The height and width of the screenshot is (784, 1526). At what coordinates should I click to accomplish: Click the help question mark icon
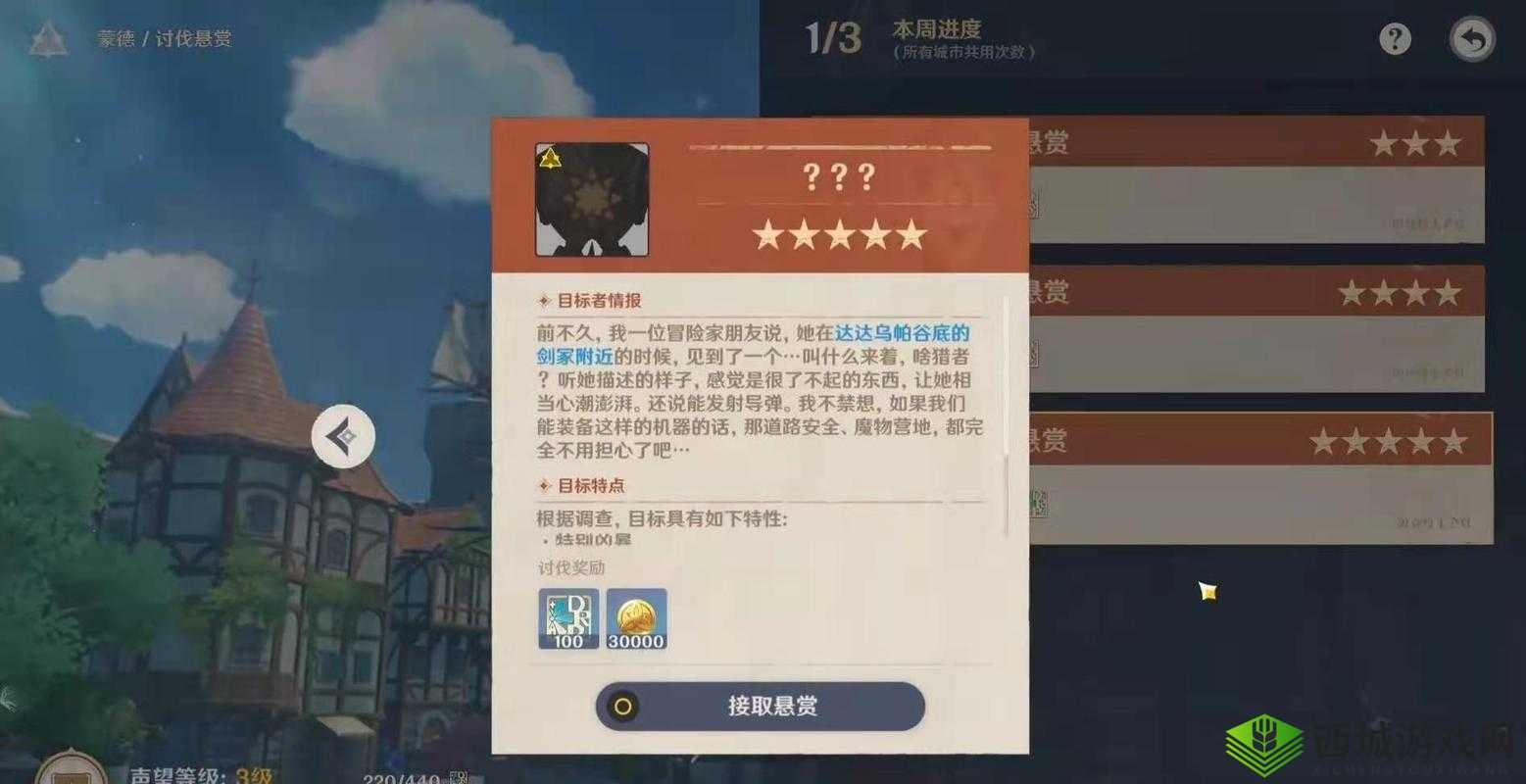tap(1394, 38)
